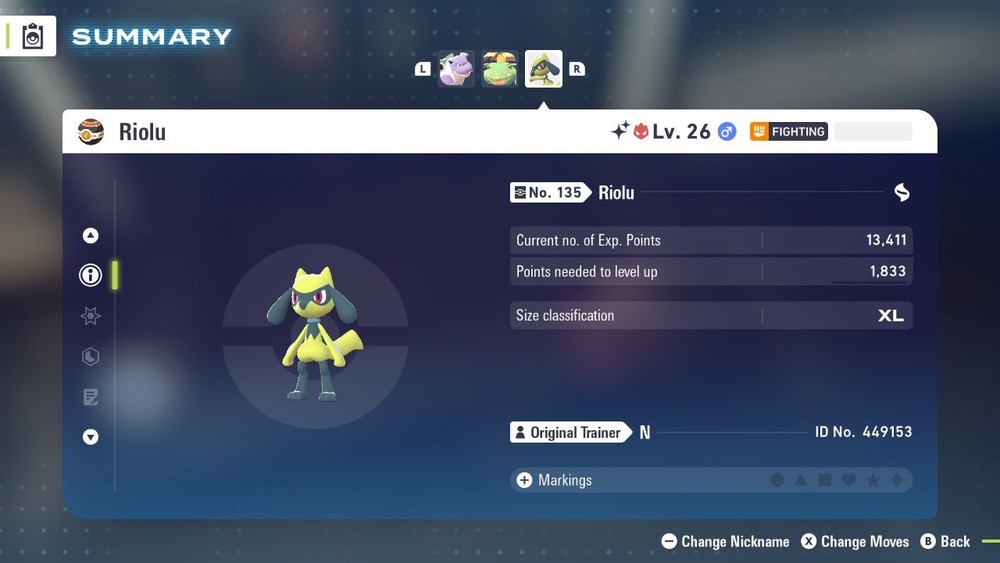Switch to the green Venusaur party icon
The width and height of the screenshot is (1000, 563).
point(500,70)
